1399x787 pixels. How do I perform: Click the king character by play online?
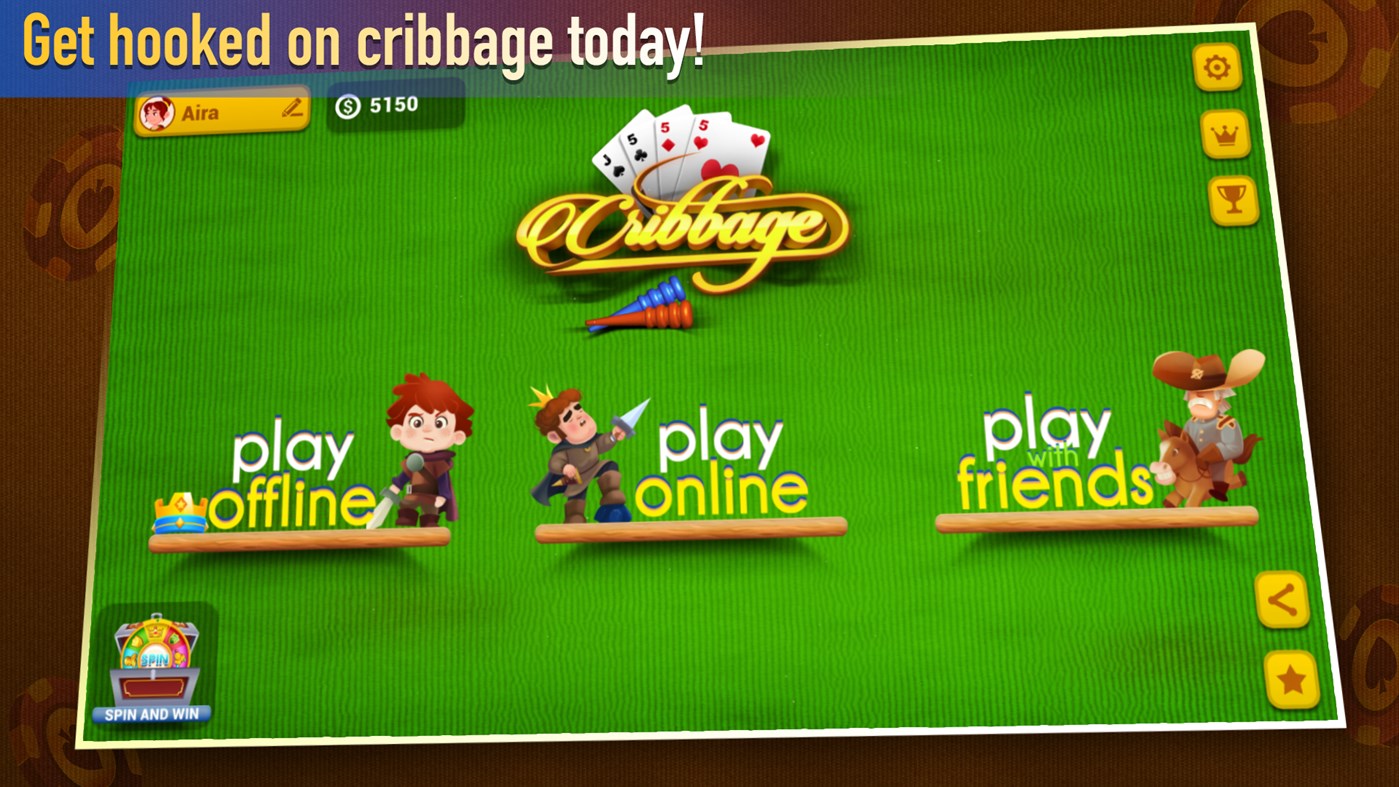click(x=570, y=450)
